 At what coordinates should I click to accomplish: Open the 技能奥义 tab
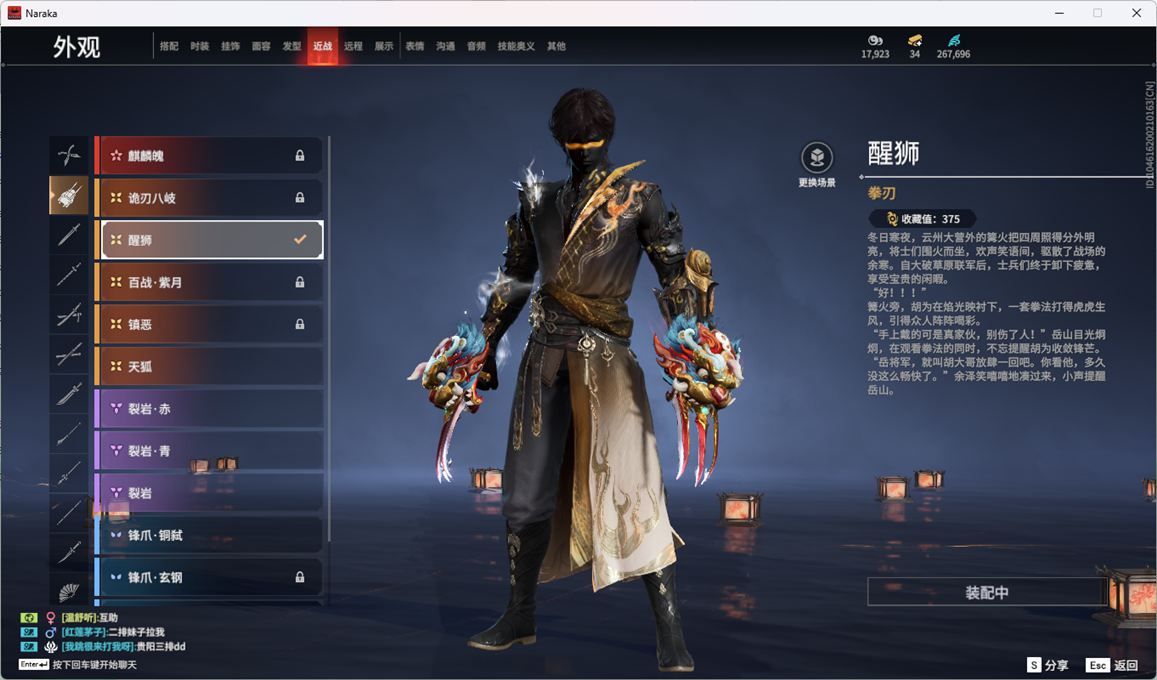click(x=516, y=46)
